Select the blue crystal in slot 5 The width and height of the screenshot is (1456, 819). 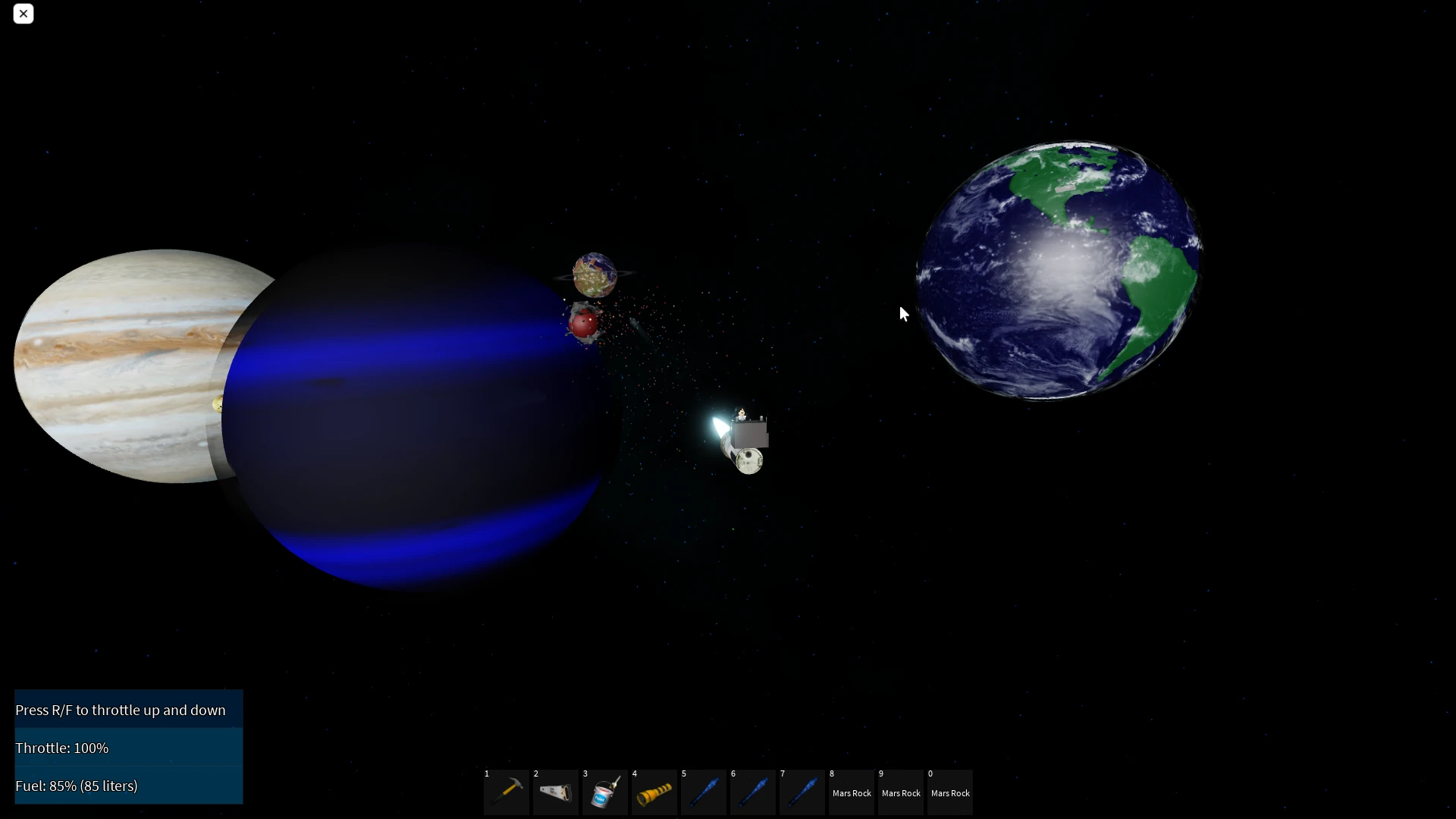click(x=703, y=792)
